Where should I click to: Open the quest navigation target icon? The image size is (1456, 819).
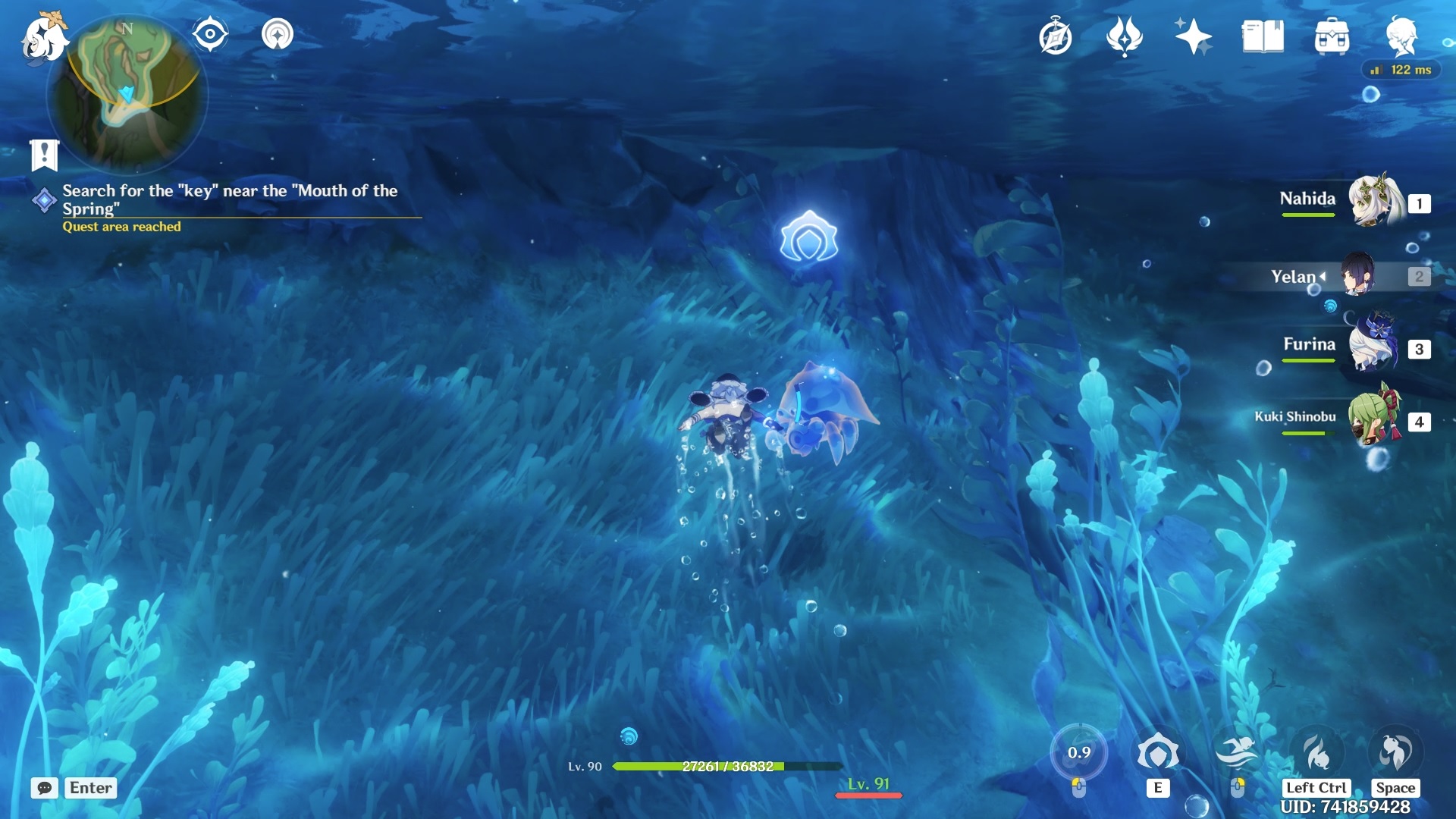click(277, 34)
